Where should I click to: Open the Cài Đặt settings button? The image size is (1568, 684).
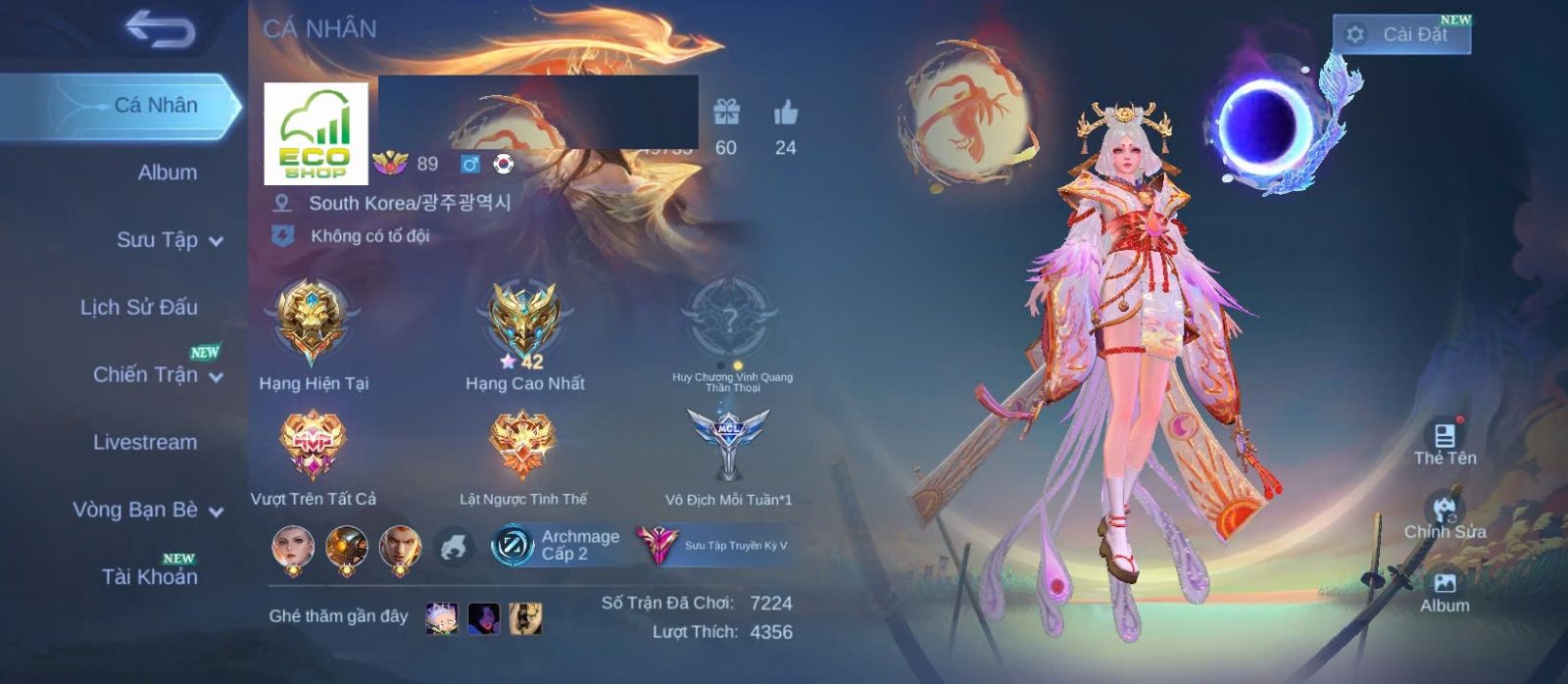click(x=1400, y=34)
